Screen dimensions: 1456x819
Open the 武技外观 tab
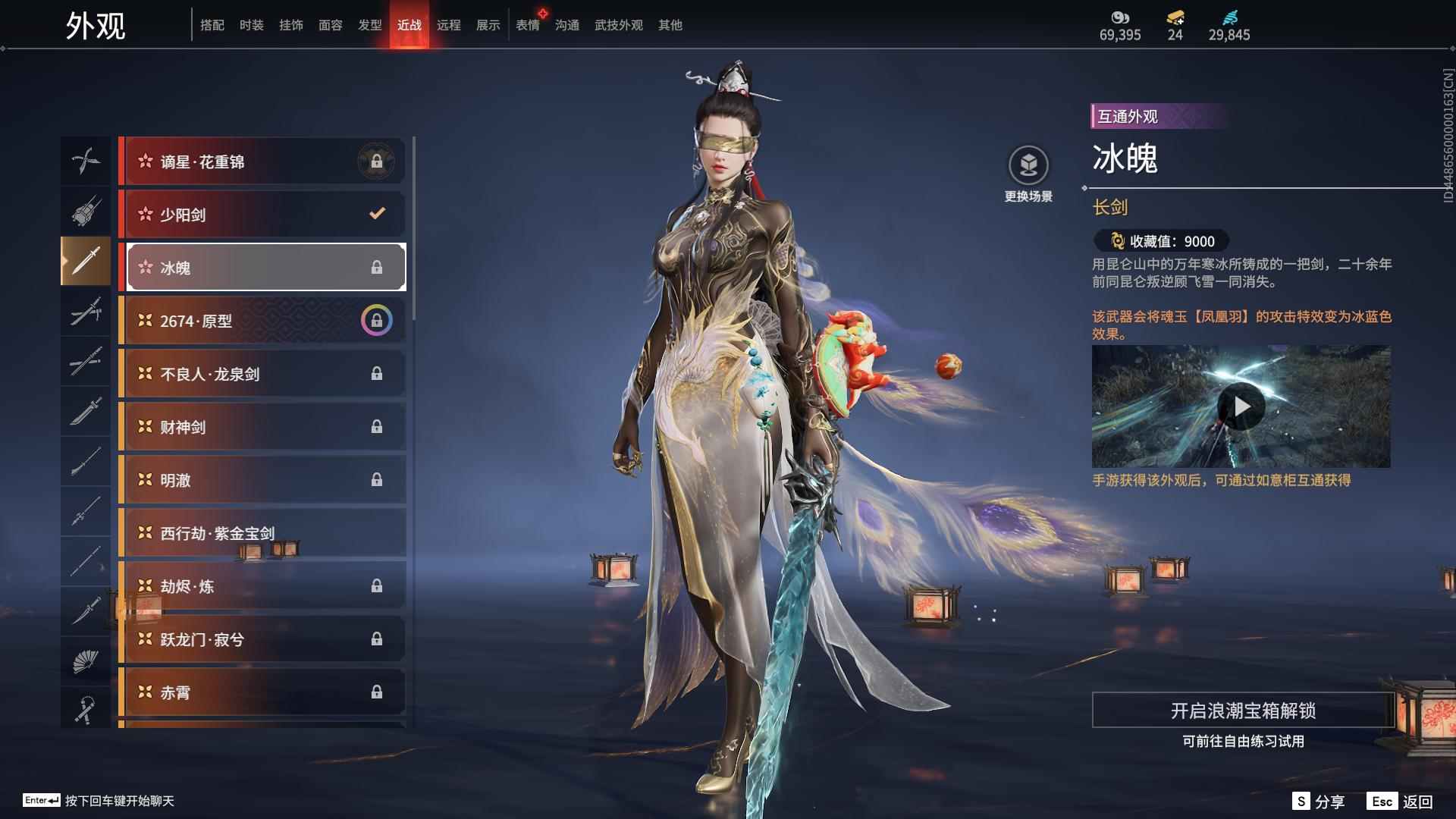click(x=618, y=25)
